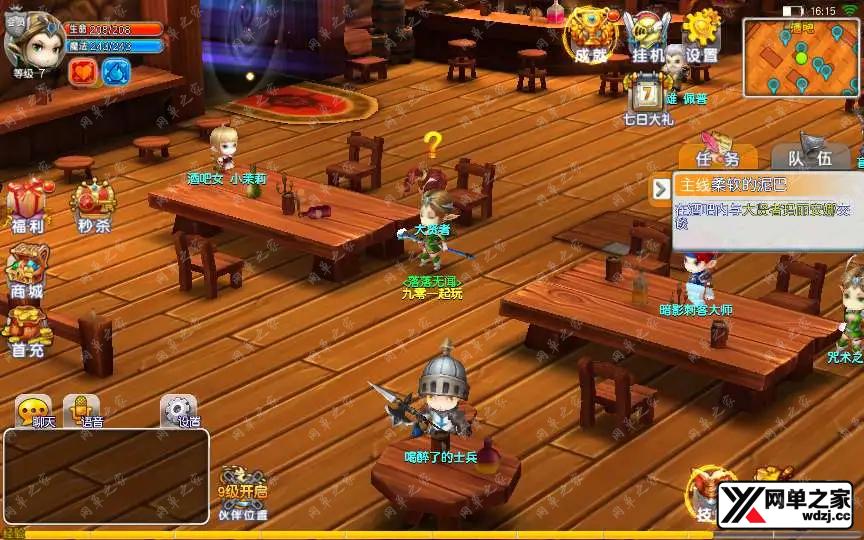Viewport: 864px width, 540px height.
Task: Click the blue water drop icon
Action: (x=116, y=71)
